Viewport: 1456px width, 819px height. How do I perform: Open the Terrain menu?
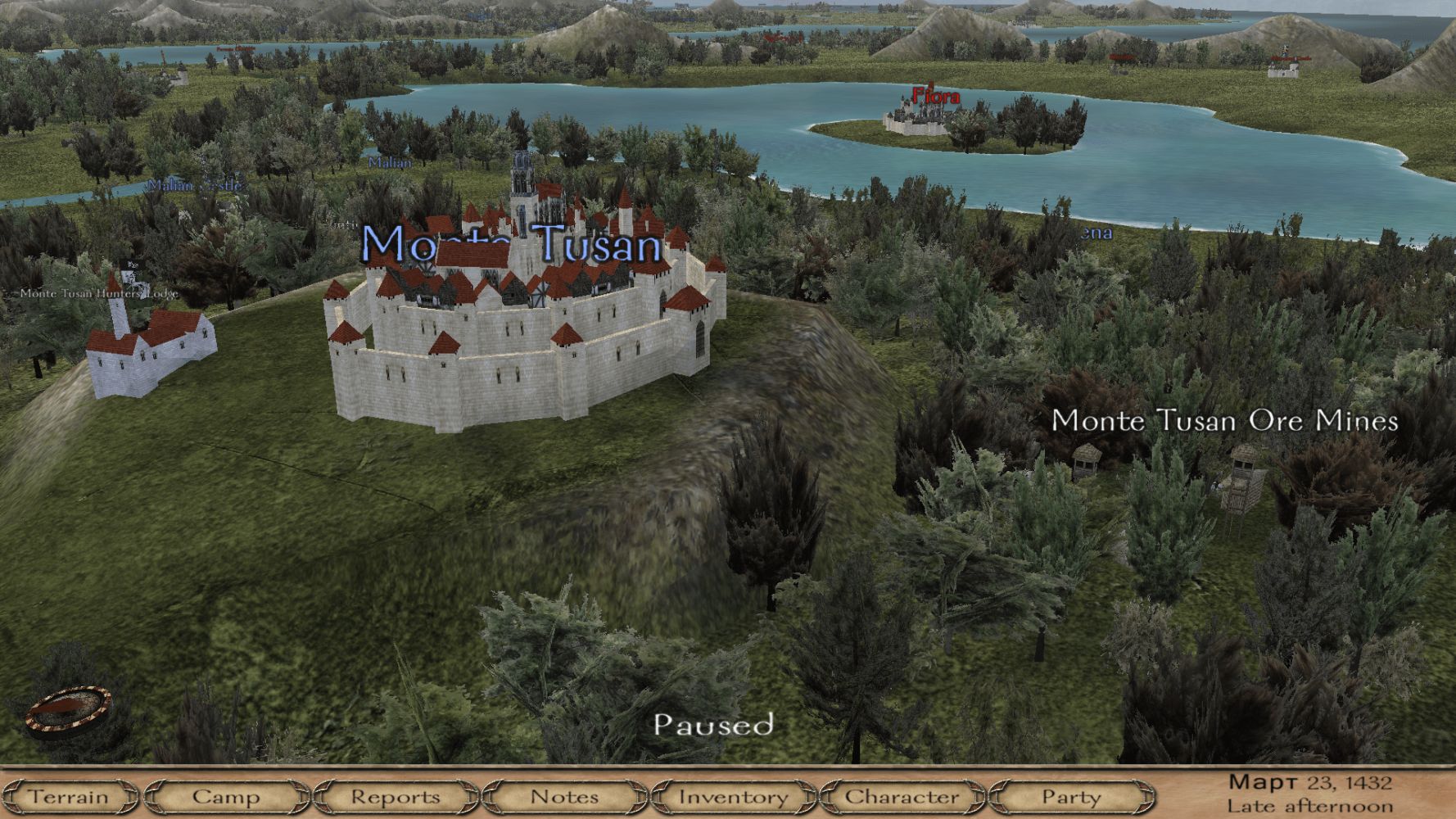69,796
